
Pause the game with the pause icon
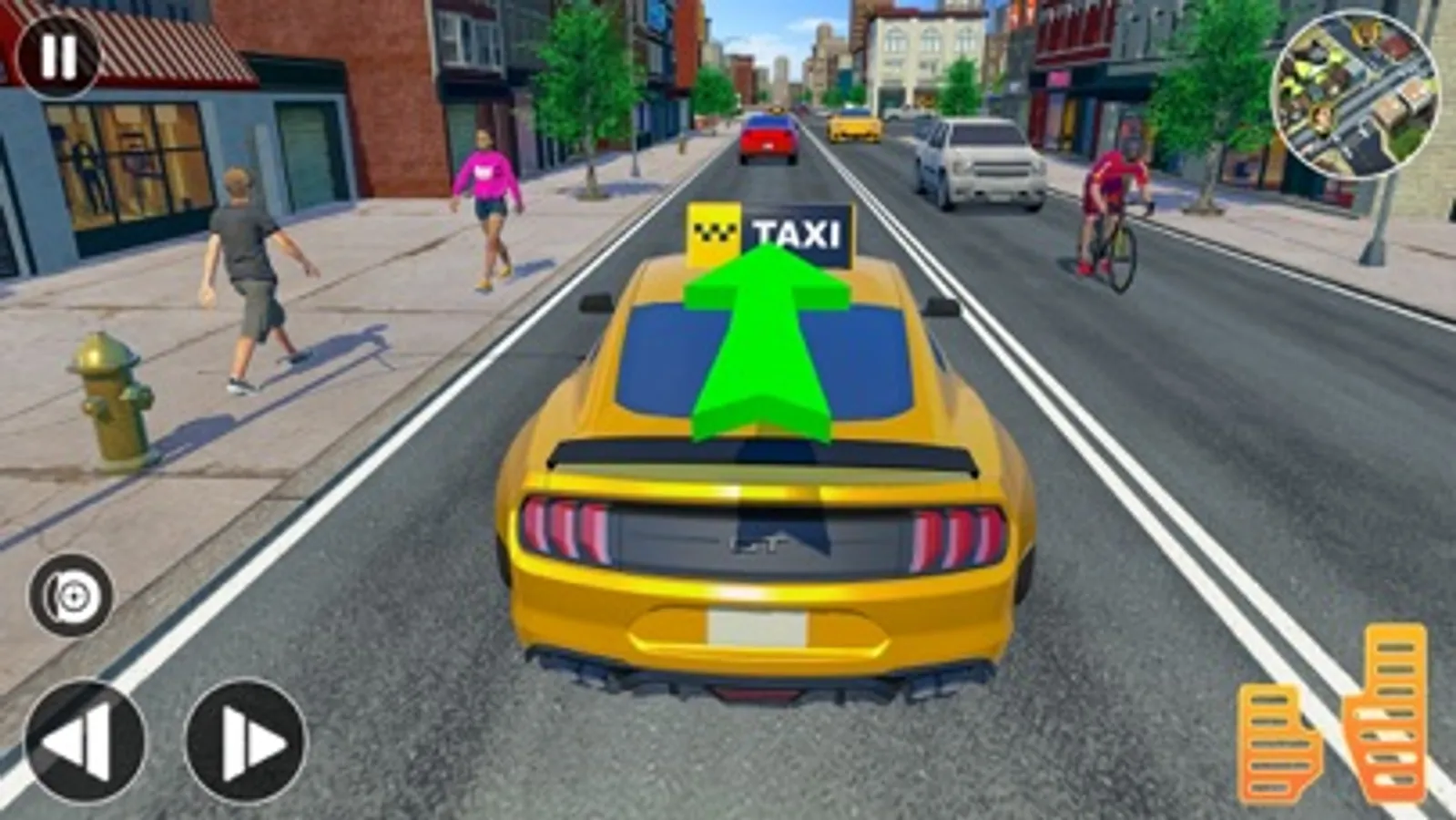point(56,56)
